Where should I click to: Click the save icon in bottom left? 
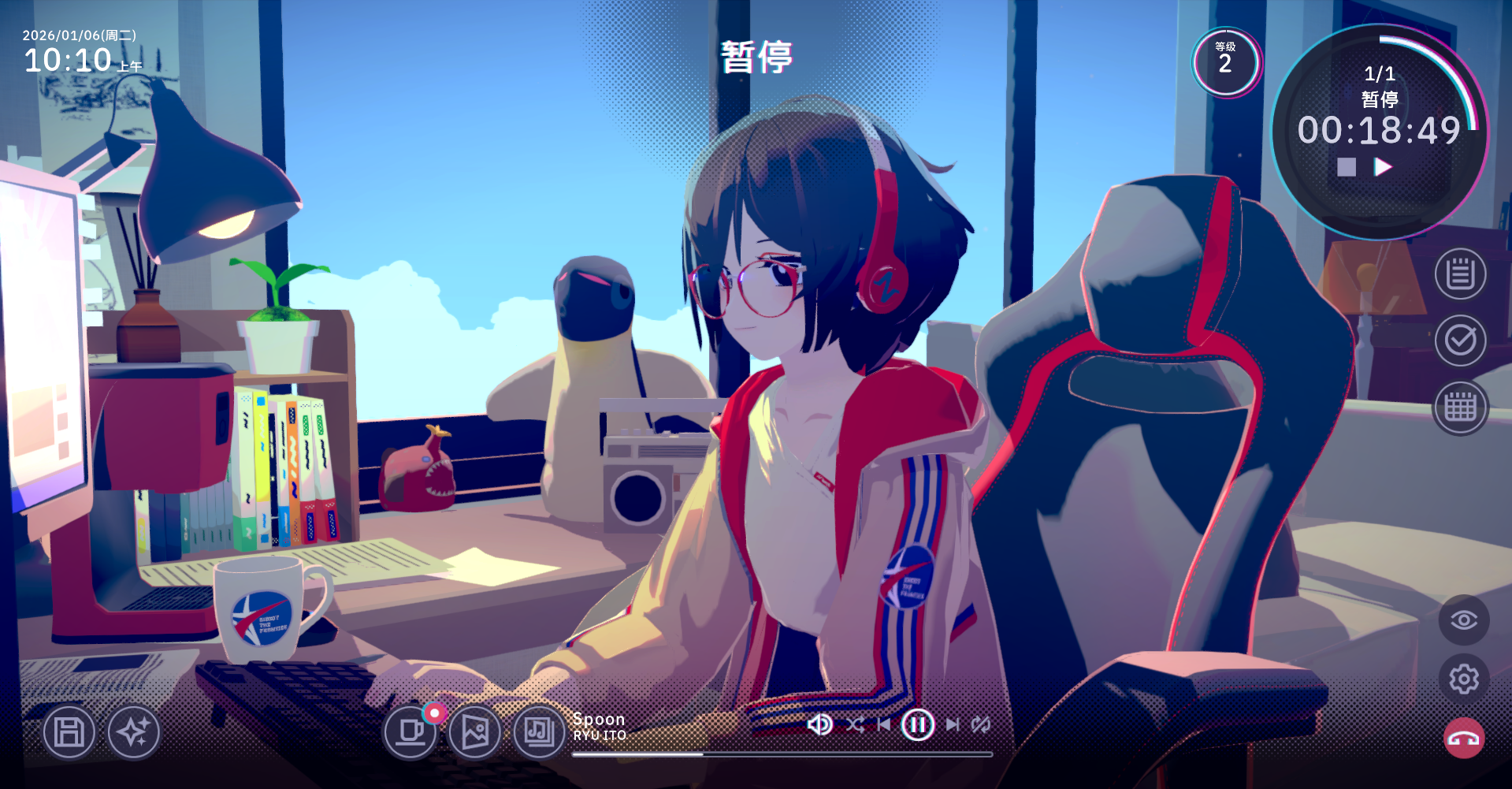pyautogui.click(x=69, y=732)
